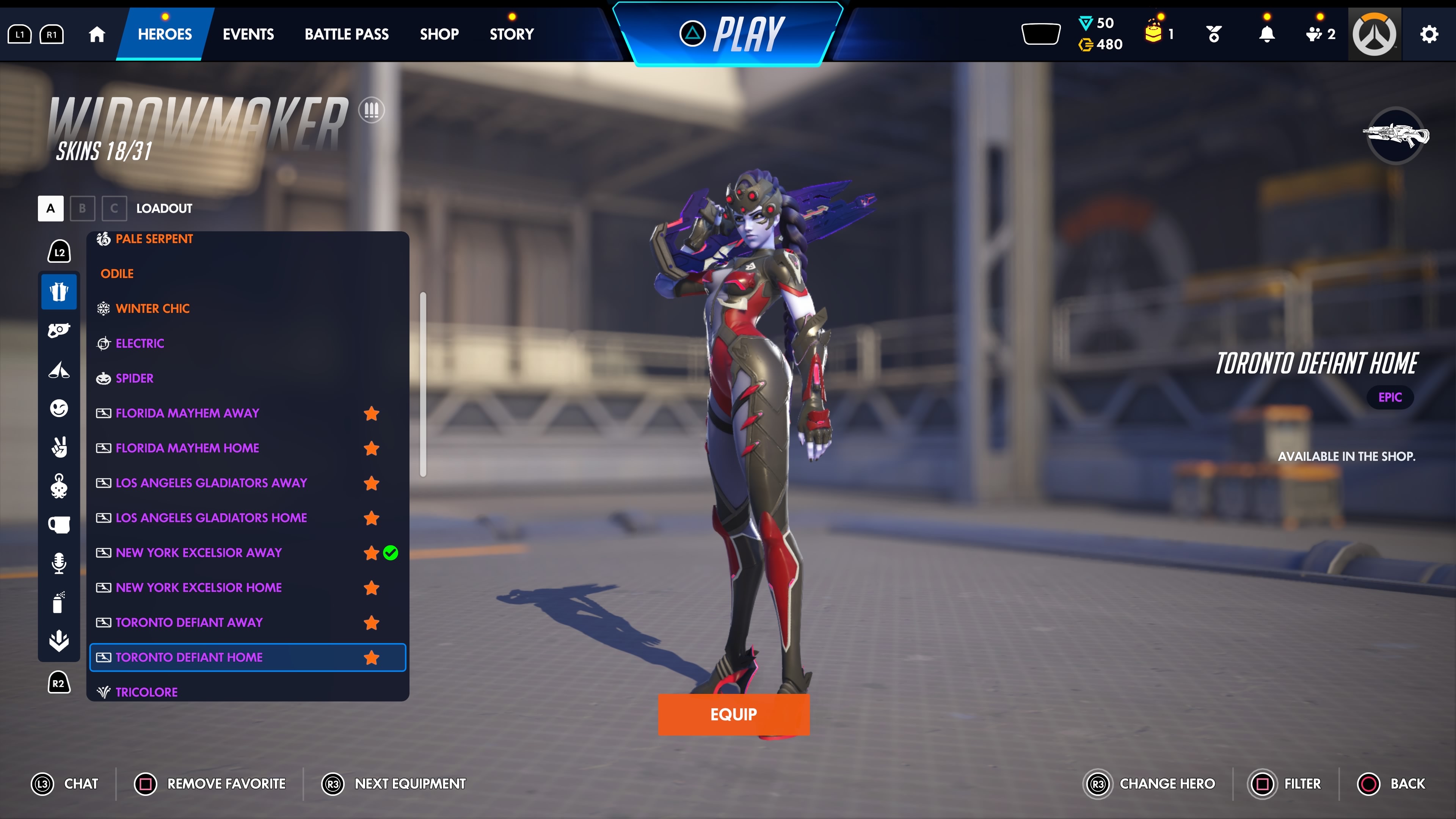Choose New York Excelsior Away skin

[x=198, y=553]
